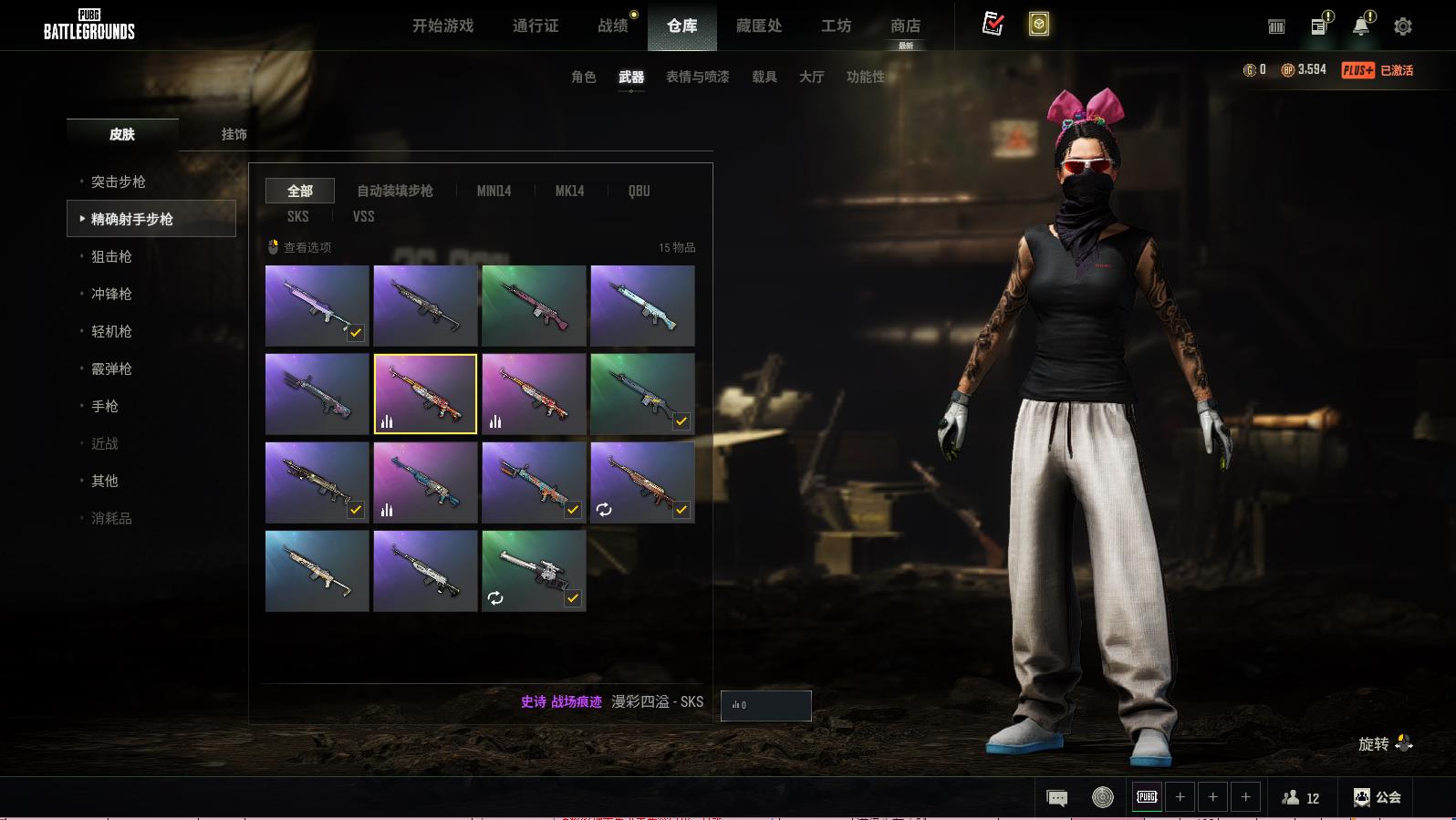Viewport: 1456px width, 820px height.
Task: Open the 挂饰 charms tab
Action: pos(234,134)
